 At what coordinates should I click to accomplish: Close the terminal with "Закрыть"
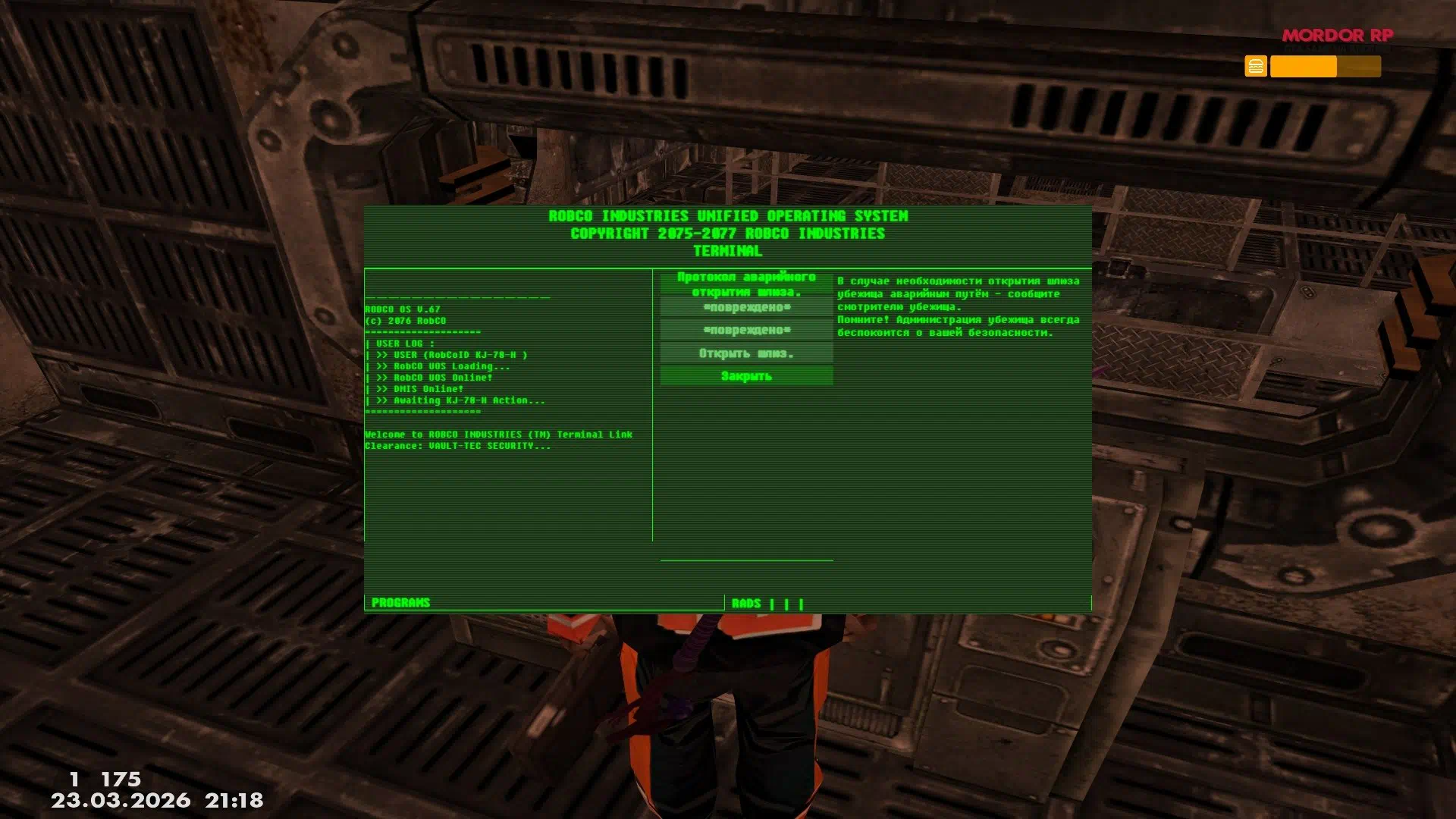[746, 376]
